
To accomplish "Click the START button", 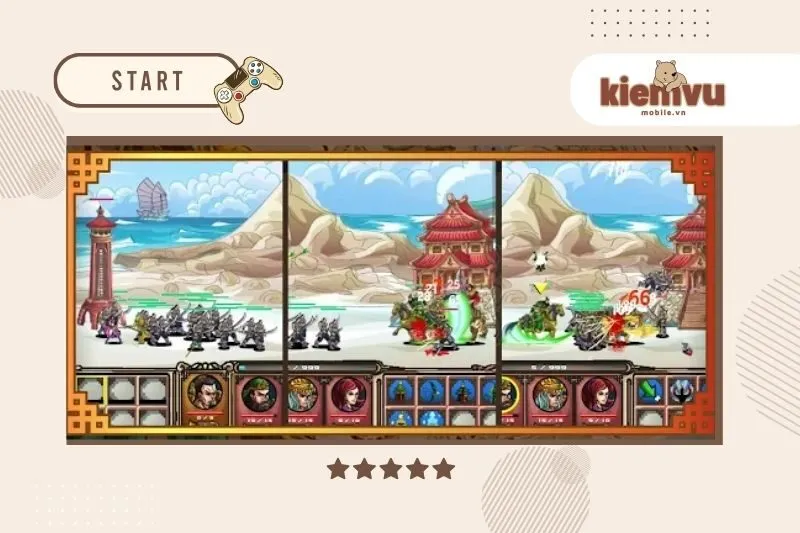I will point(147,80).
